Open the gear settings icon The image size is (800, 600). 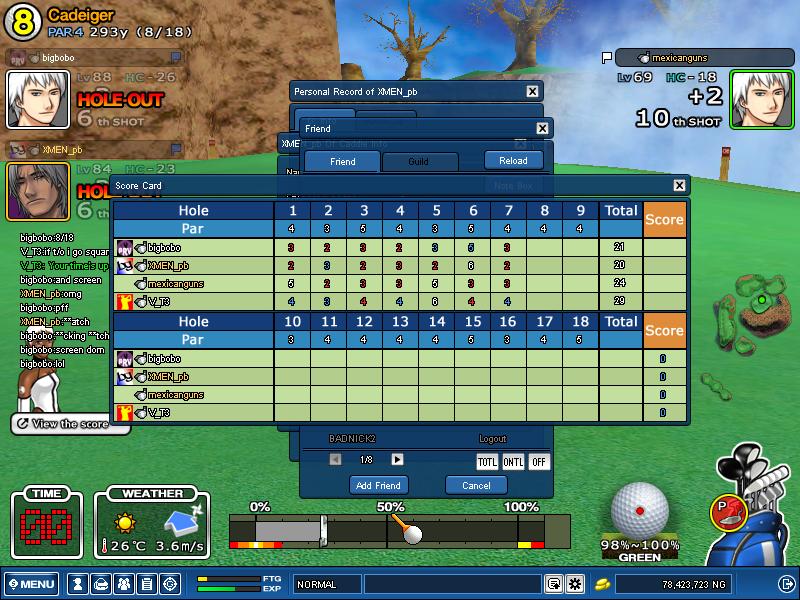[575, 584]
